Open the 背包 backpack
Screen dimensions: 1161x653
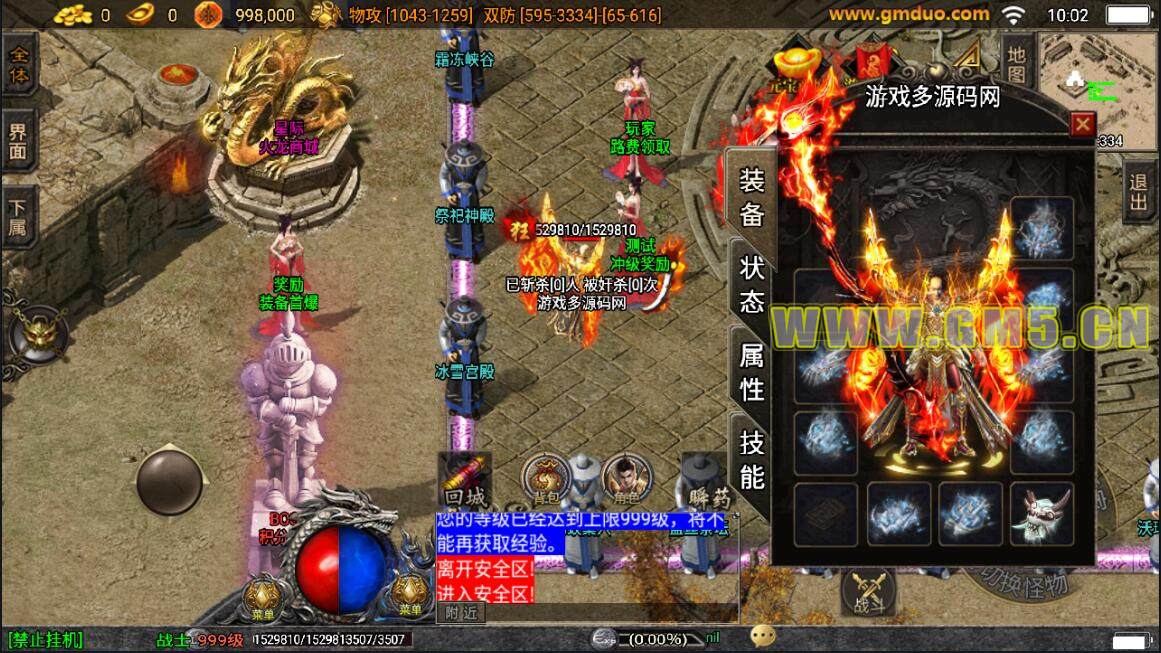(545, 478)
